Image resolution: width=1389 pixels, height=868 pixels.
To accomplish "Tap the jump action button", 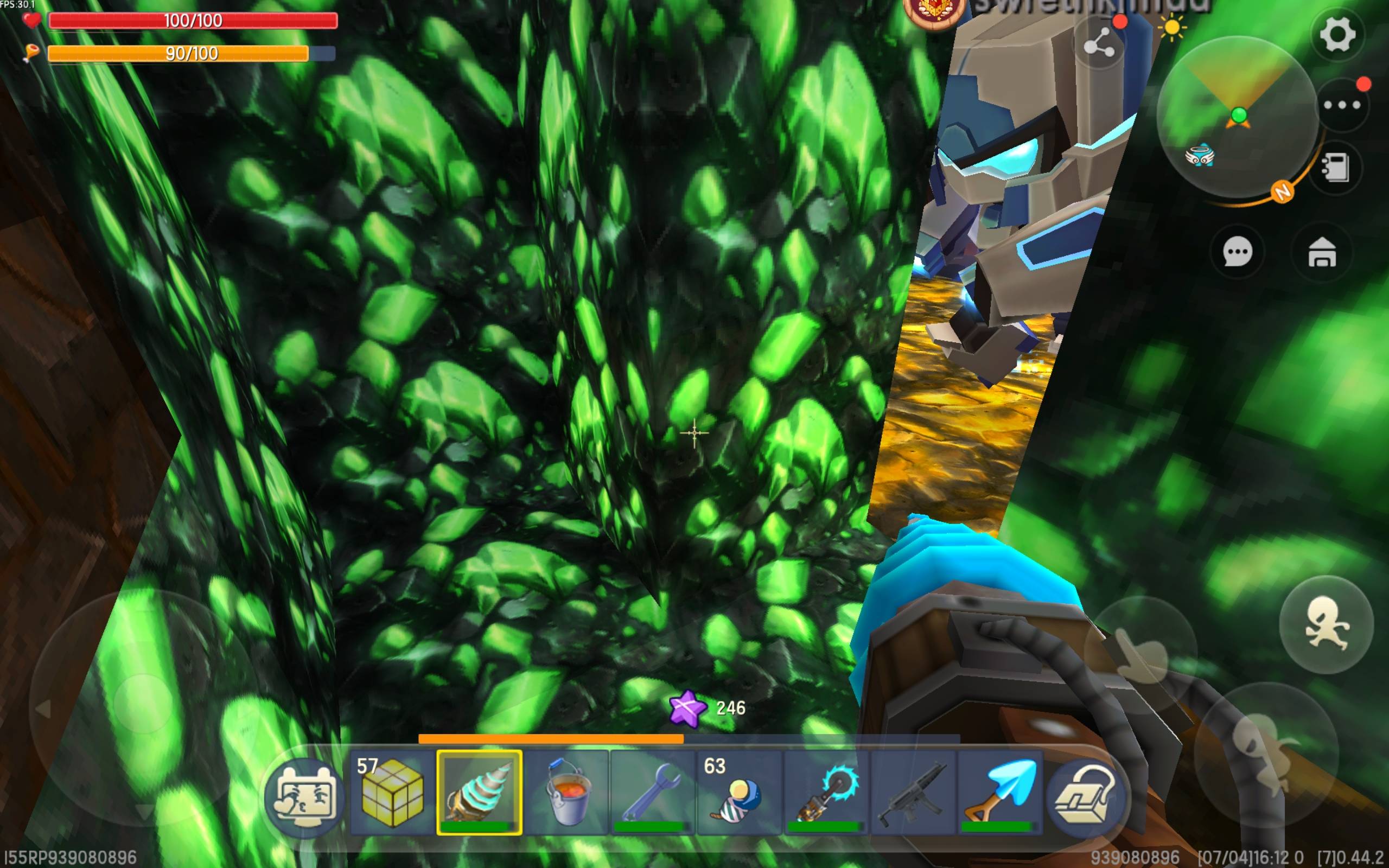I will [x=1327, y=624].
